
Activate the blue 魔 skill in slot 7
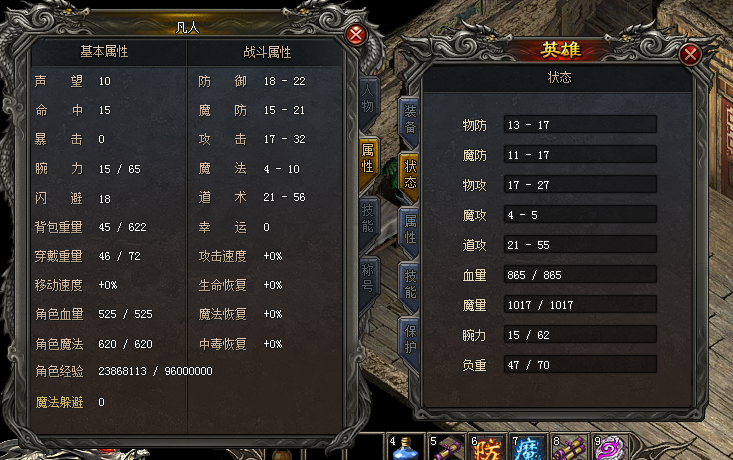pos(528,448)
